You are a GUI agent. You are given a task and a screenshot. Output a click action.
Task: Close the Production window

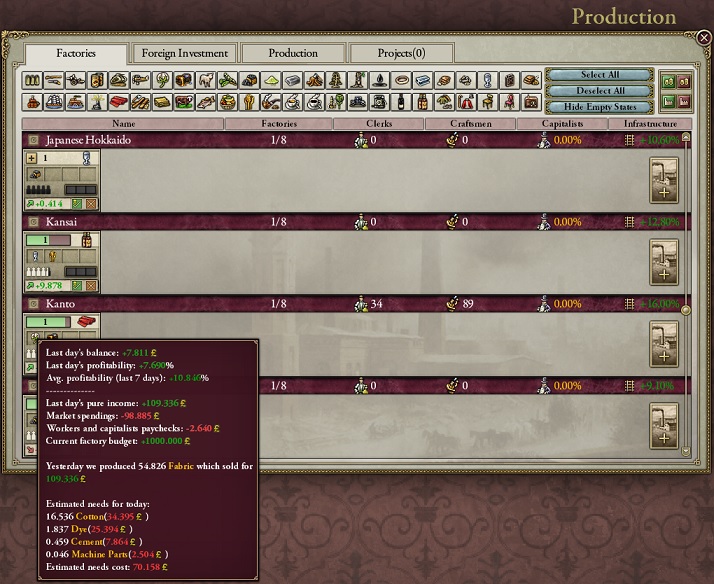[703, 38]
